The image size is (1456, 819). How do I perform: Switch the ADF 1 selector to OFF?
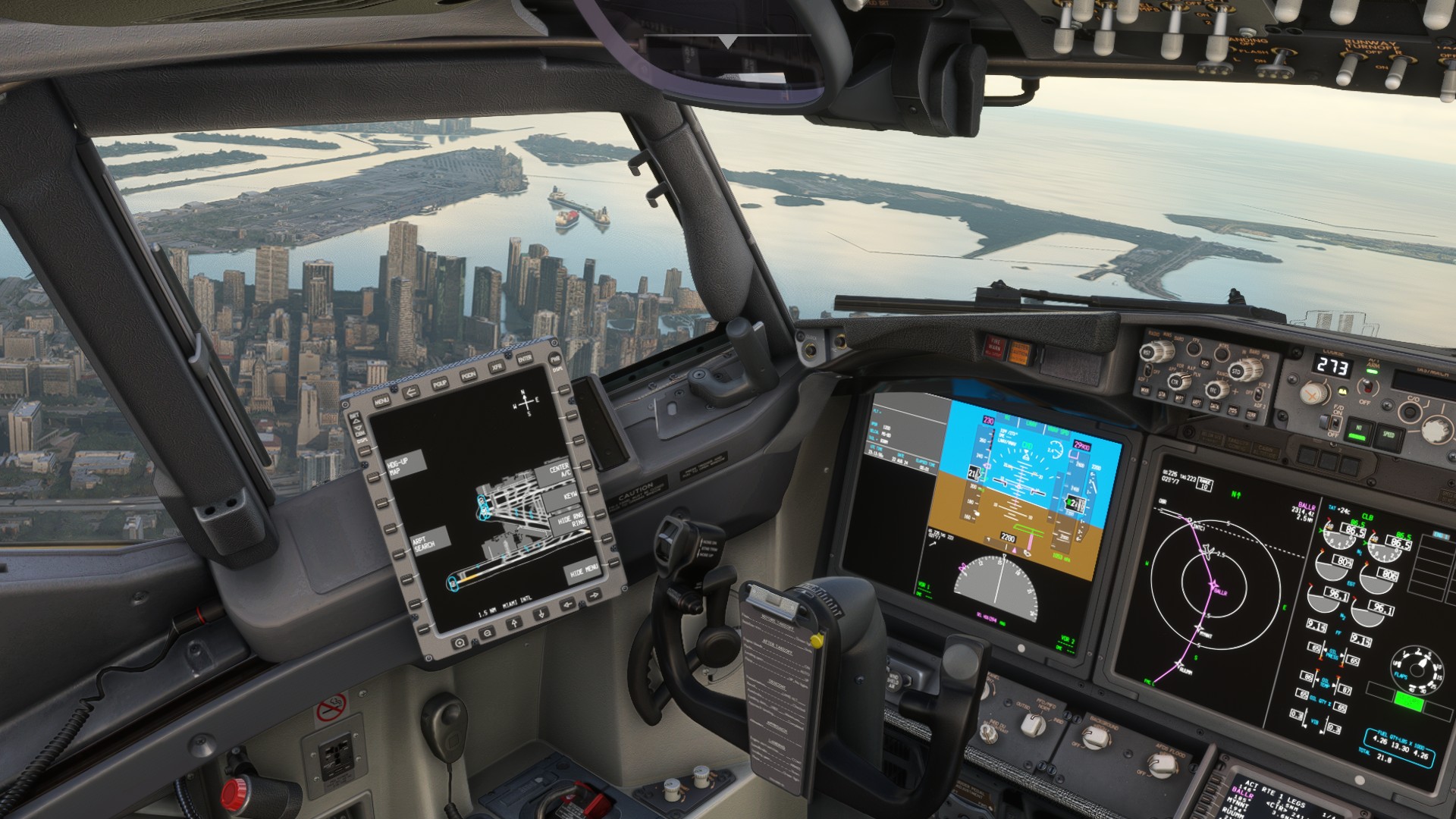coord(1148,370)
